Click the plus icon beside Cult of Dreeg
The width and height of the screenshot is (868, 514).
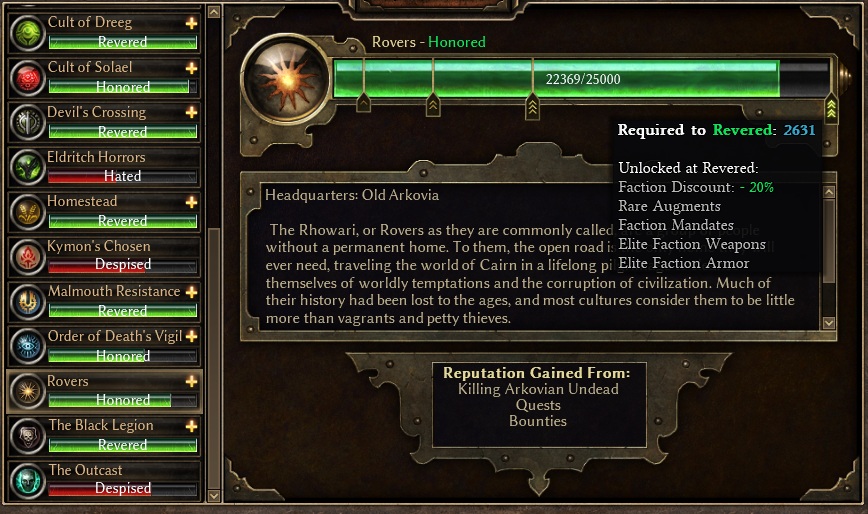pos(191,23)
